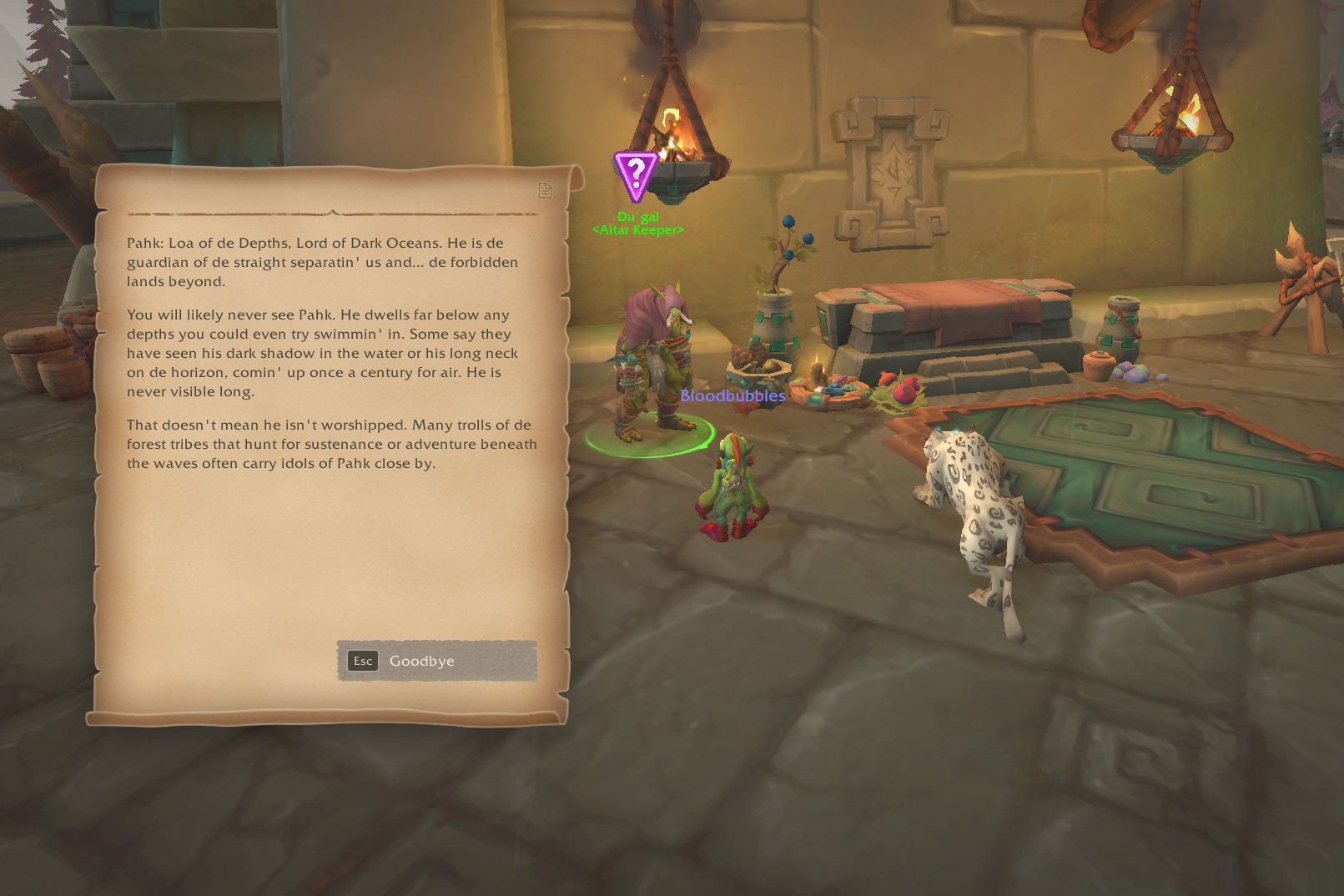Click the Esc key indicator on Goodbye button
The width and height of the screenshot is (1344, 896).
(362, 661)
